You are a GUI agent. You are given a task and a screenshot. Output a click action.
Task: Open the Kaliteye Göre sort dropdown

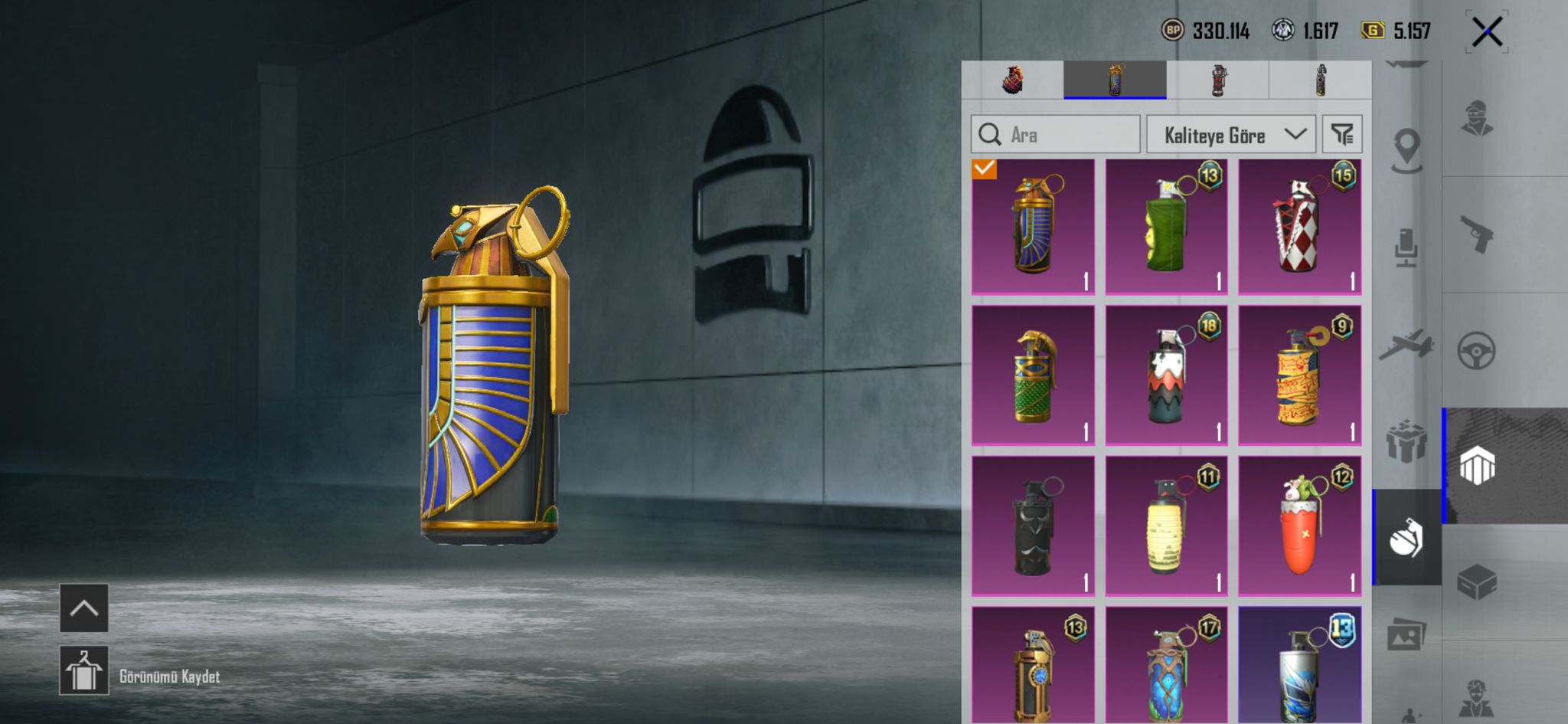(x=1230, y=135)
